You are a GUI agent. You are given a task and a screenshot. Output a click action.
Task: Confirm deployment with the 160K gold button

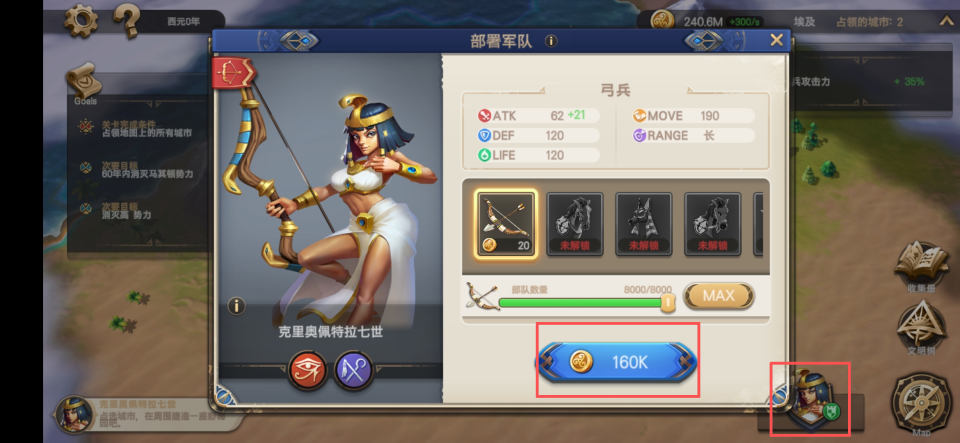(617, 362)
